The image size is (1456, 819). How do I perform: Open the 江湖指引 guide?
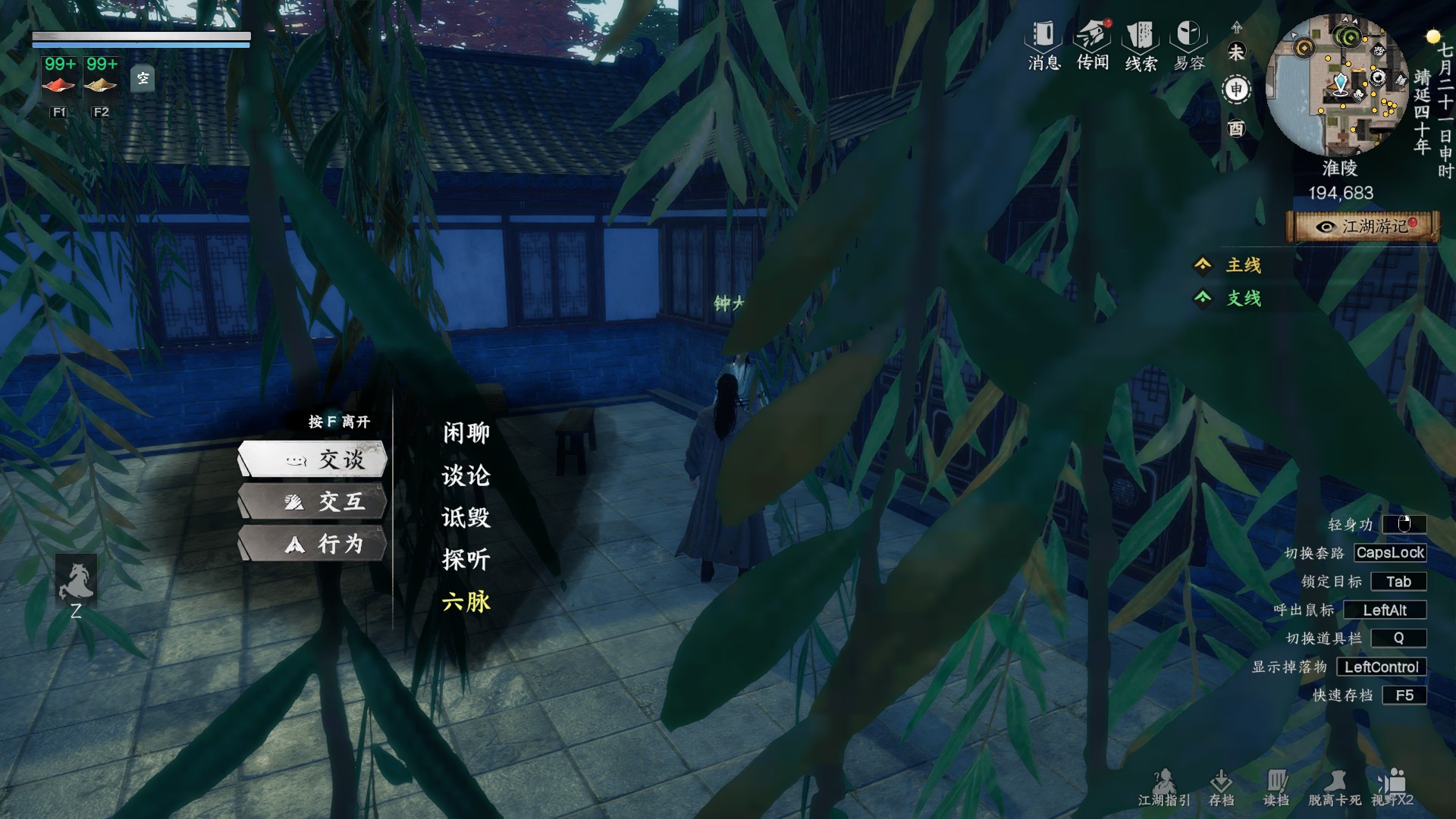tap(1164, 787)
